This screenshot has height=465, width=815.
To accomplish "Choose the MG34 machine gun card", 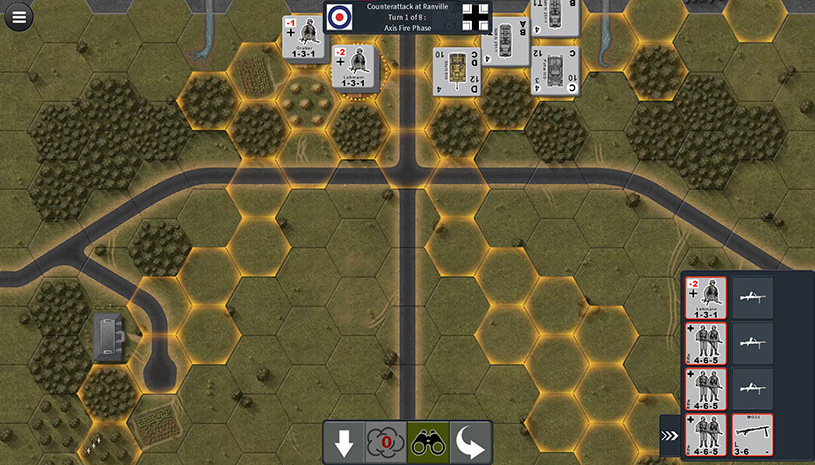I will [x=752, y=435].
